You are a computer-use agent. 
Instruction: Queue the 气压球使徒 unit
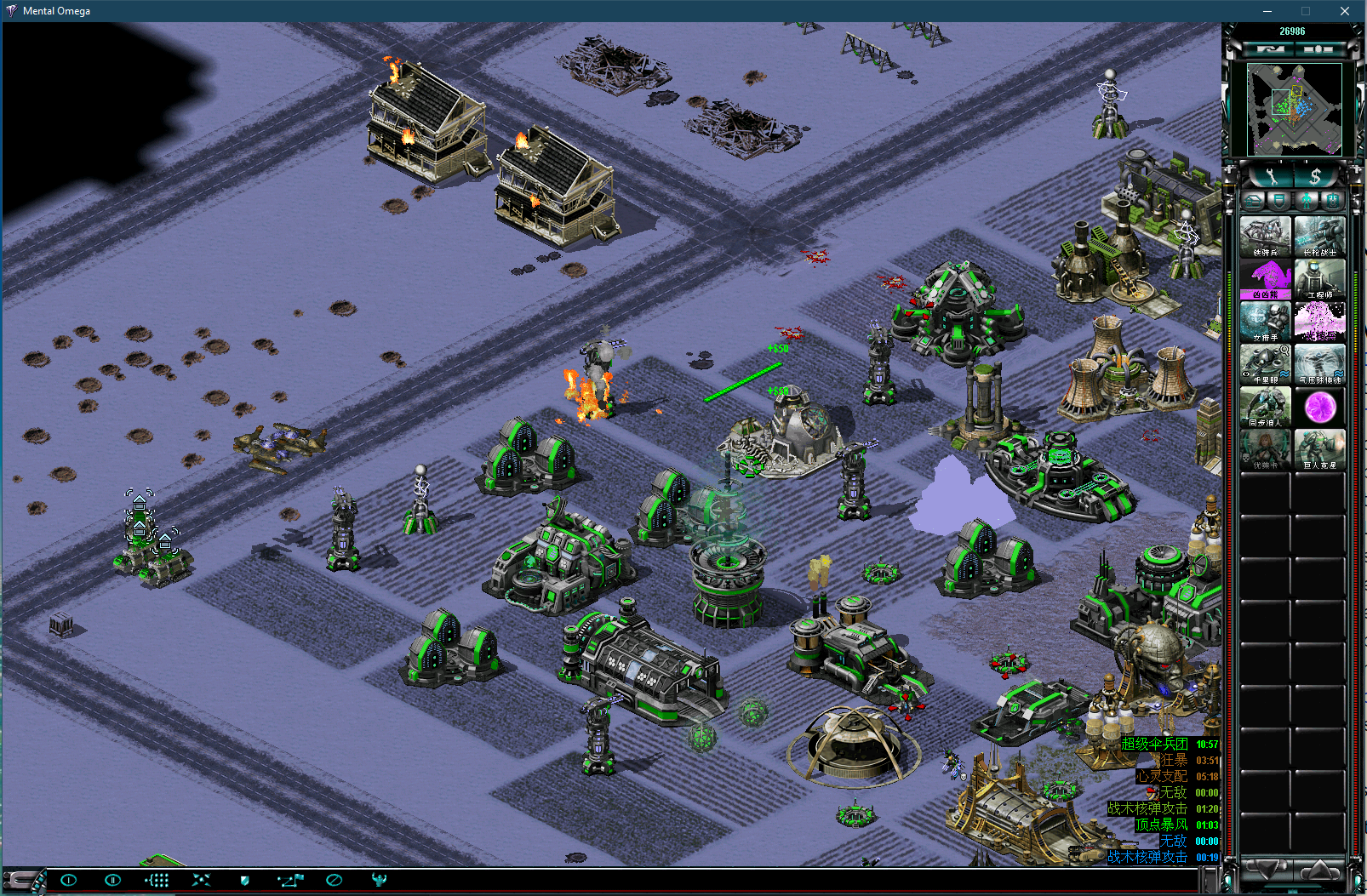tap(1319, 364)
